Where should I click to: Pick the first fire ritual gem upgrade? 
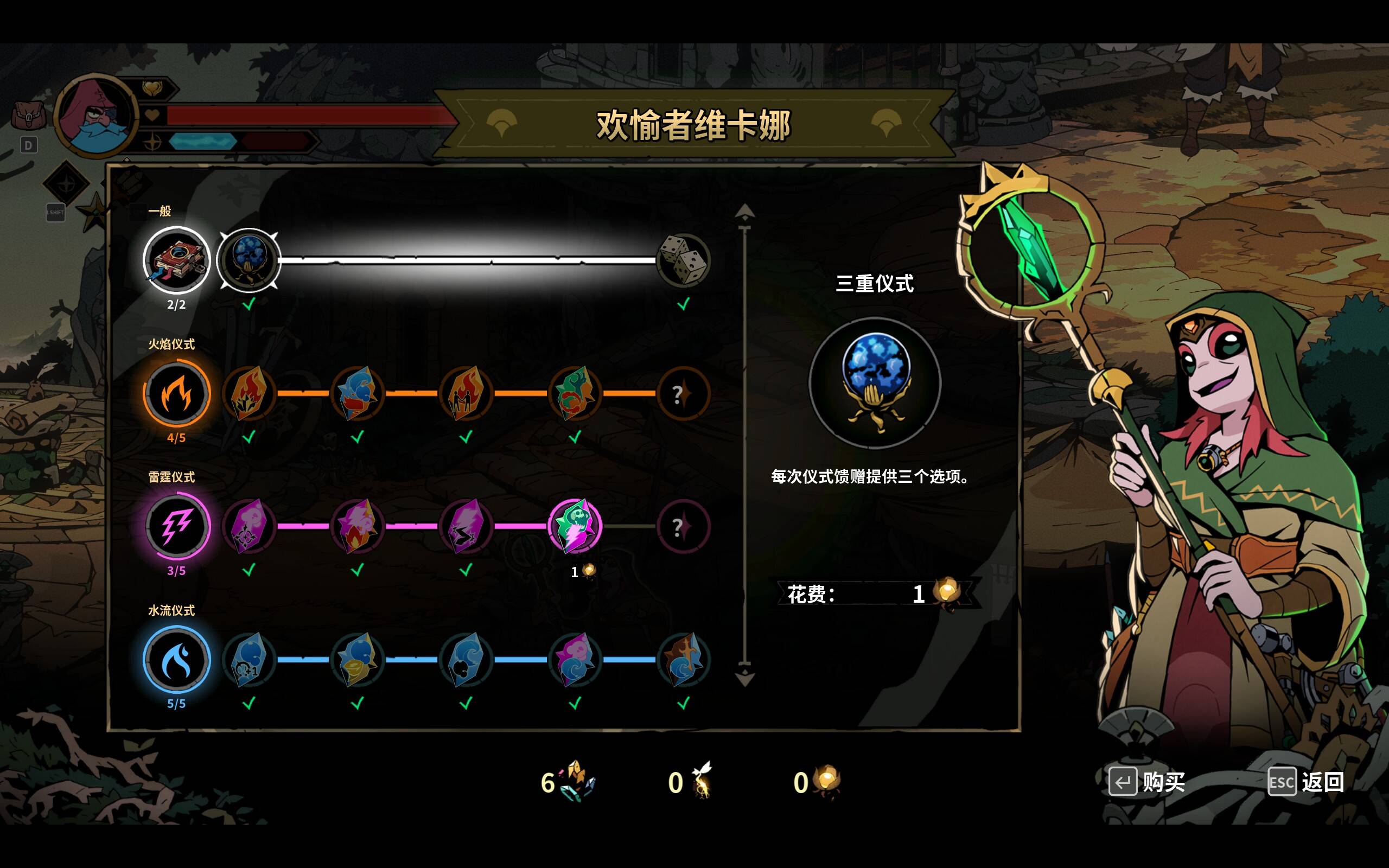[249, 393]
